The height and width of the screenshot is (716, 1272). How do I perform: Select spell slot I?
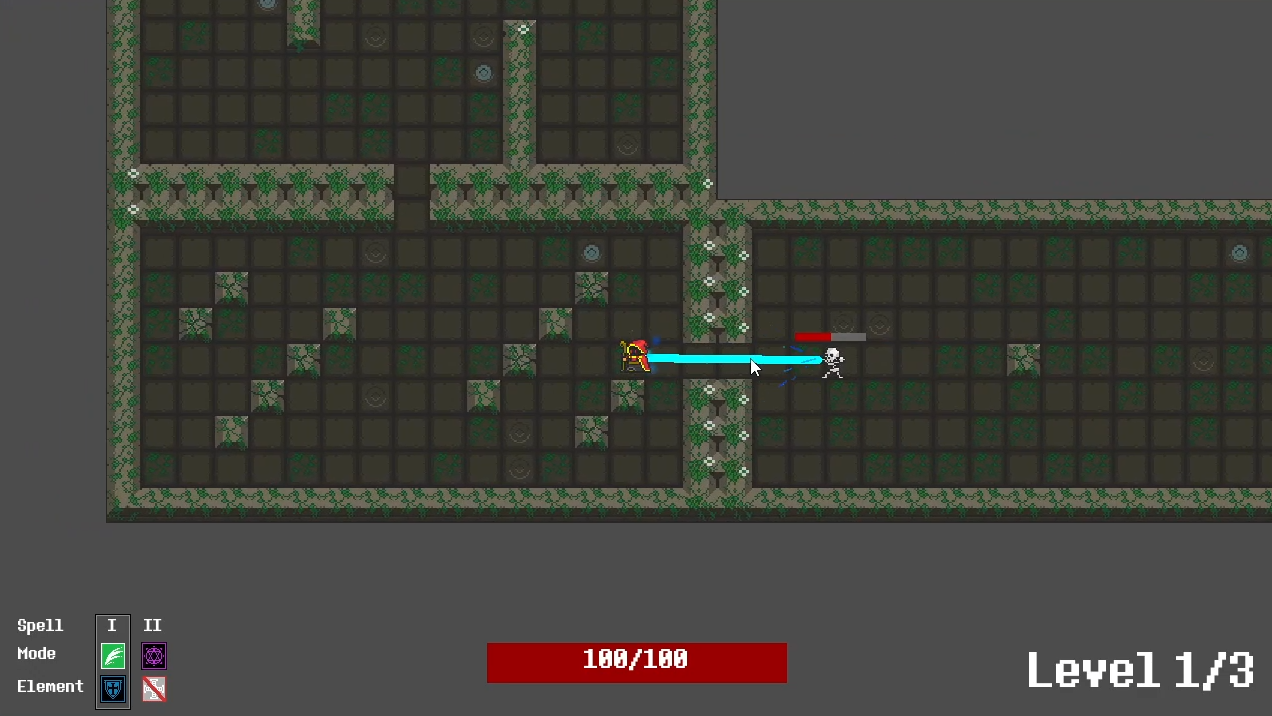[112, 626]
